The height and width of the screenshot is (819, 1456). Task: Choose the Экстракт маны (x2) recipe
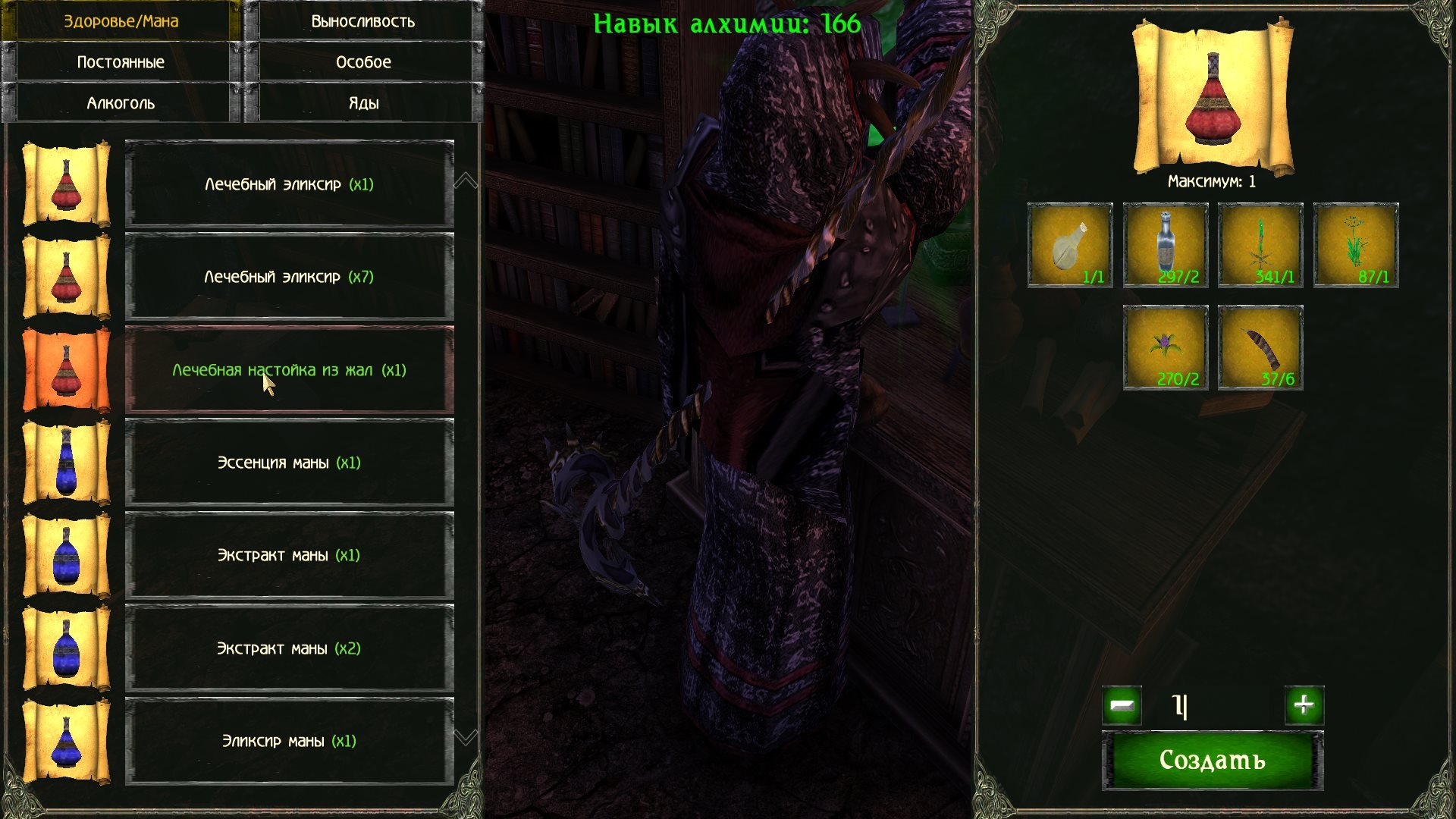pyautogui.click(x=289, y=648)
